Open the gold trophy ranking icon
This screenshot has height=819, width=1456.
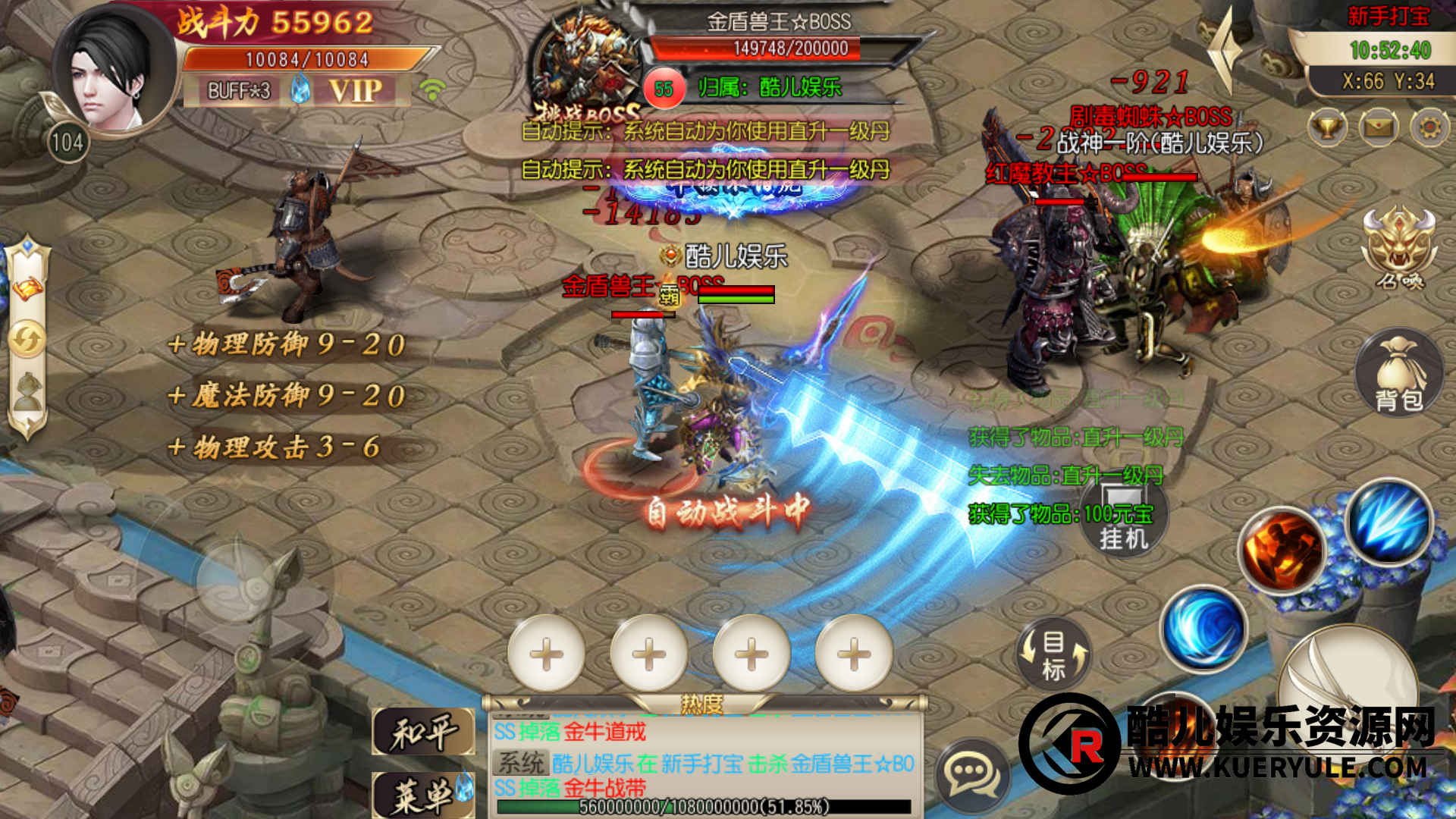1327,127
